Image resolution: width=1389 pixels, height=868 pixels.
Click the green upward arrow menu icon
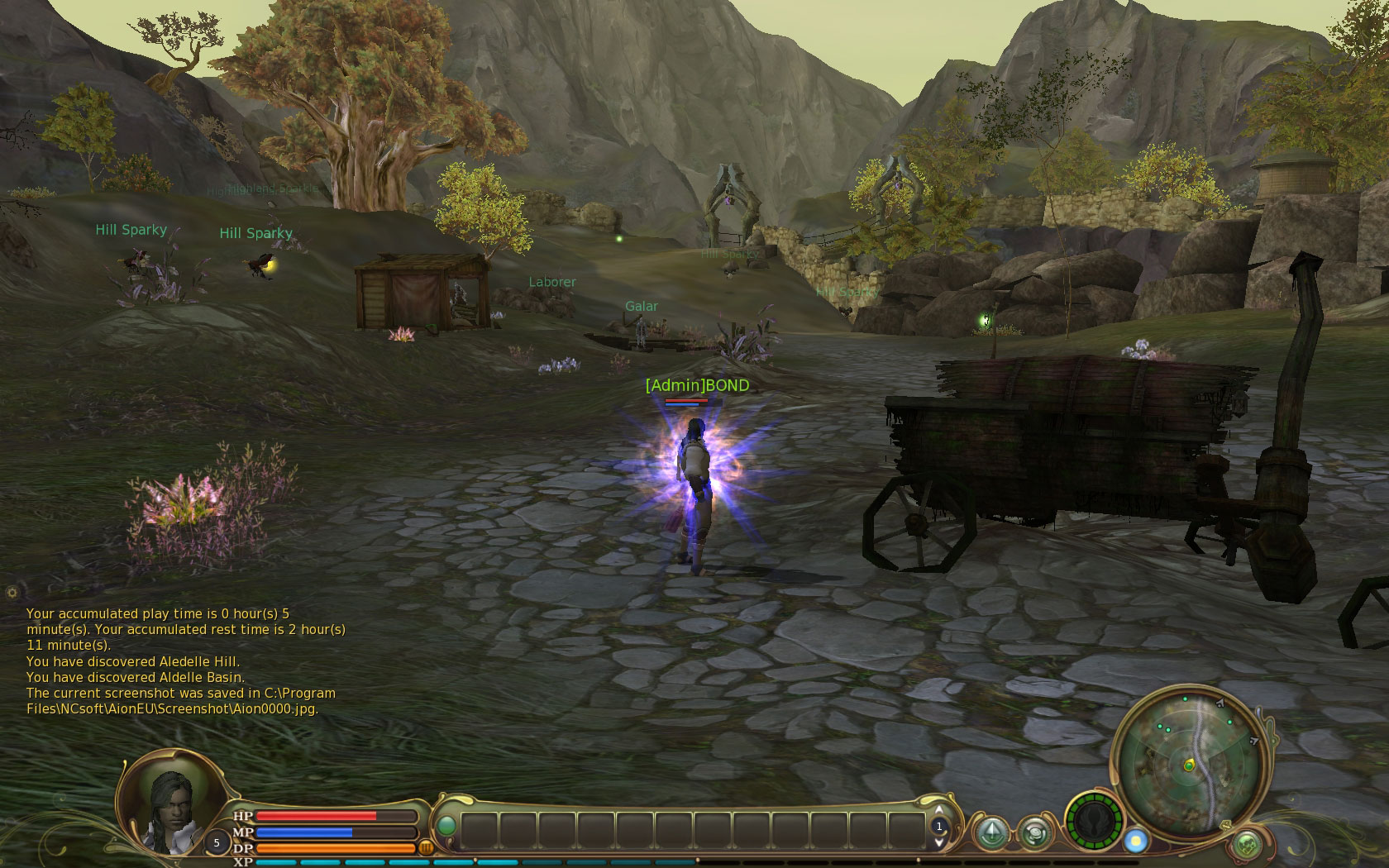click(991, 832)
